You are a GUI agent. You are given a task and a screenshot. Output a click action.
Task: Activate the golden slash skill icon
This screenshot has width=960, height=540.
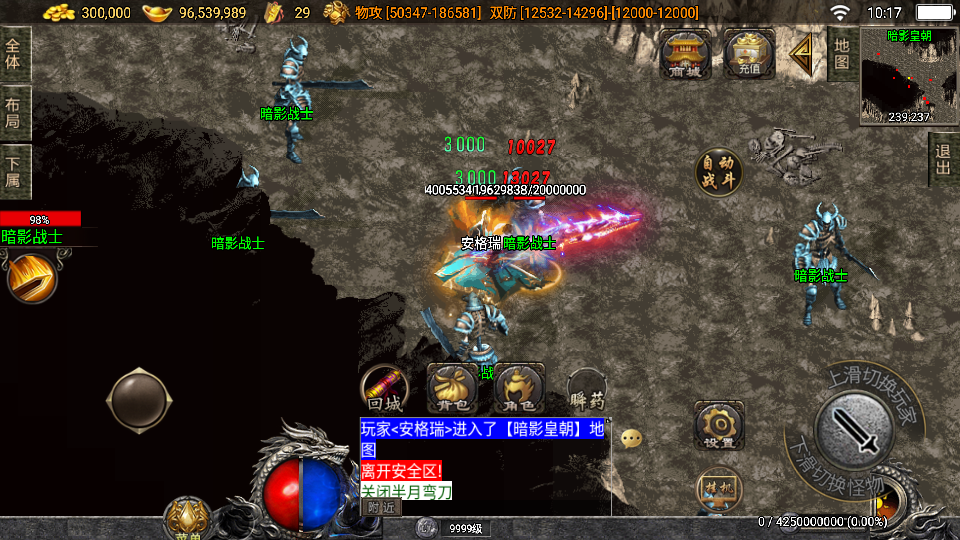[x=31, y=278]
